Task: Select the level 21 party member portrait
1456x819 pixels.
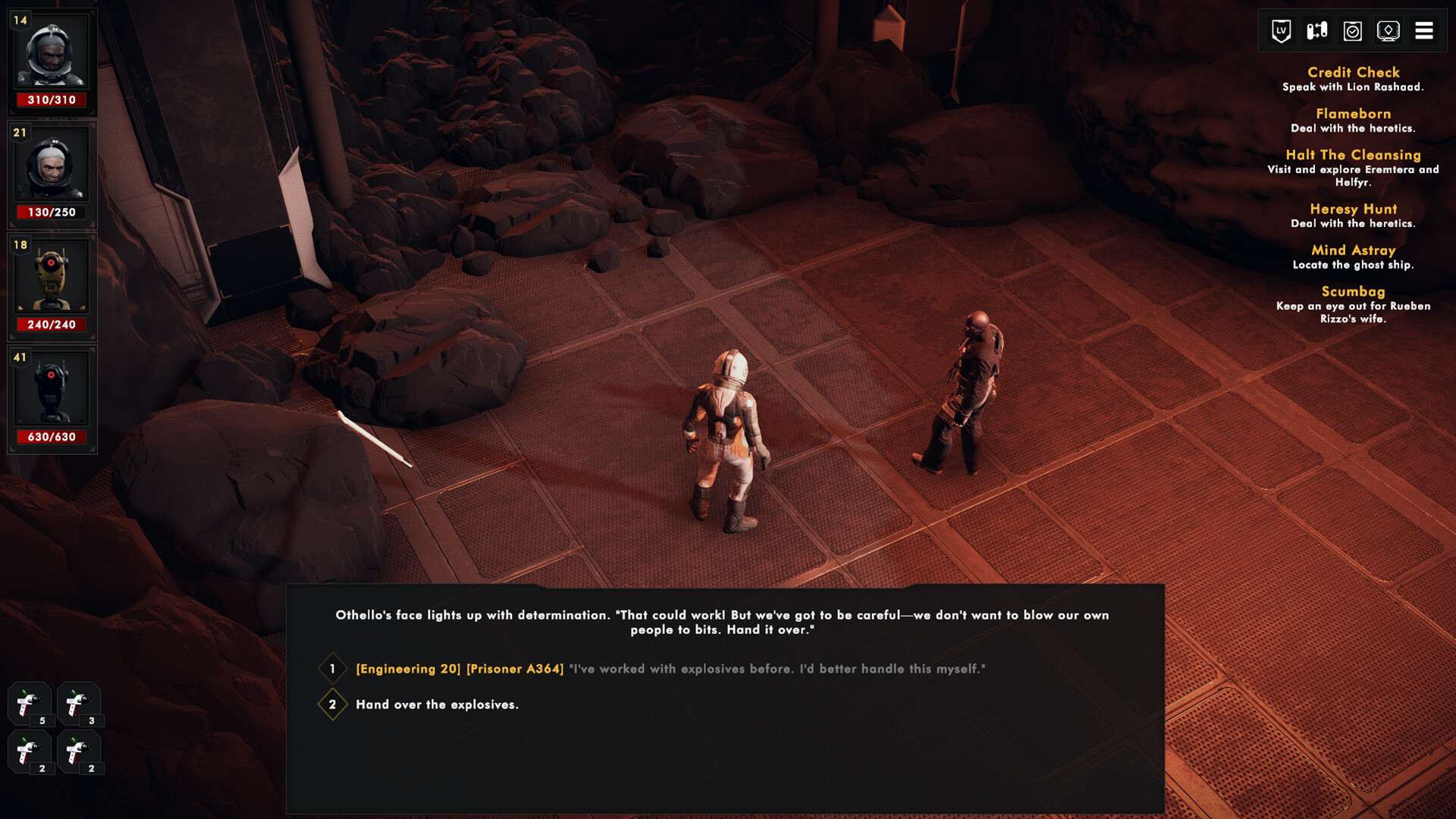Action: pos(52,165)
